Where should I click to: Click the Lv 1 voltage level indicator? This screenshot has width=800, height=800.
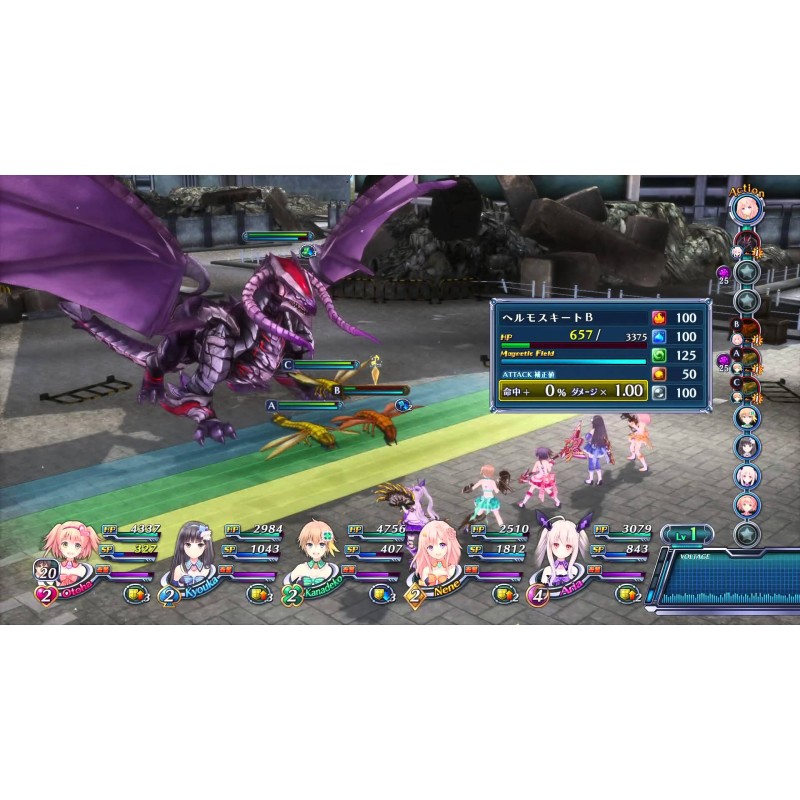point(685,535)
